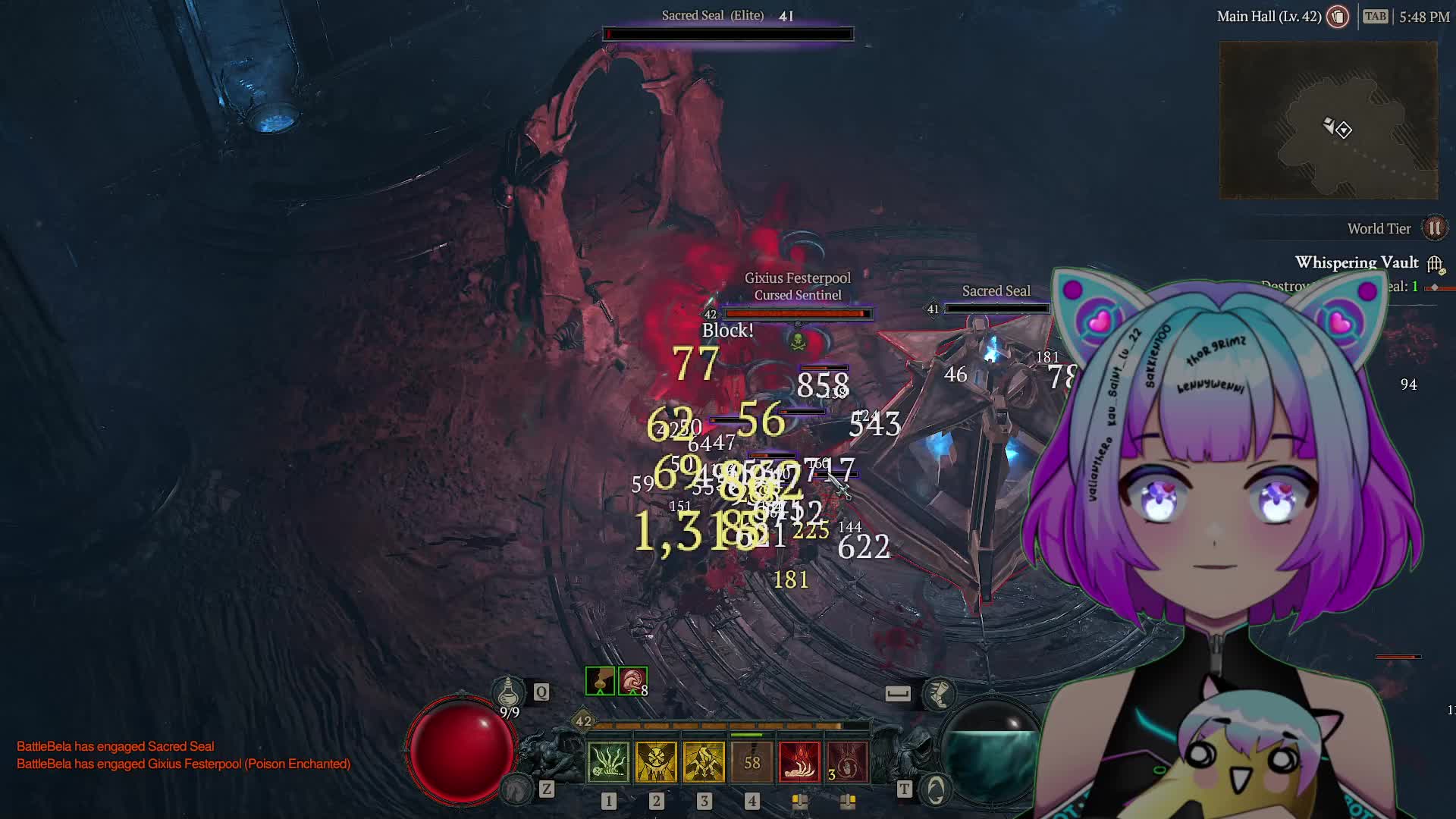This screenshot has width=1456, height=819.
Task: Open the dungeon minimap
Action: [1328, 121]
